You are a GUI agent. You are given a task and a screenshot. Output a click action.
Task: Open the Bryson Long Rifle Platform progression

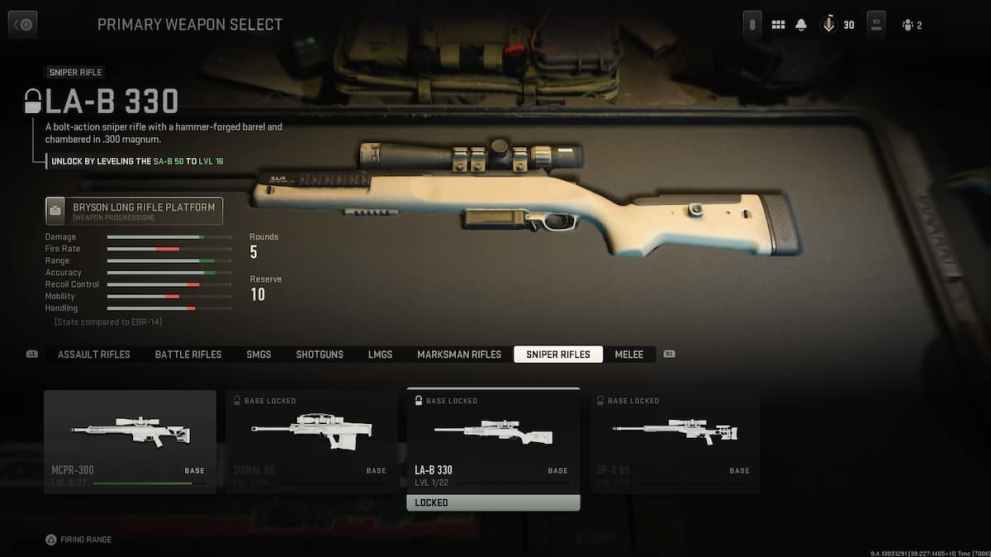click(x=134, y=210)
